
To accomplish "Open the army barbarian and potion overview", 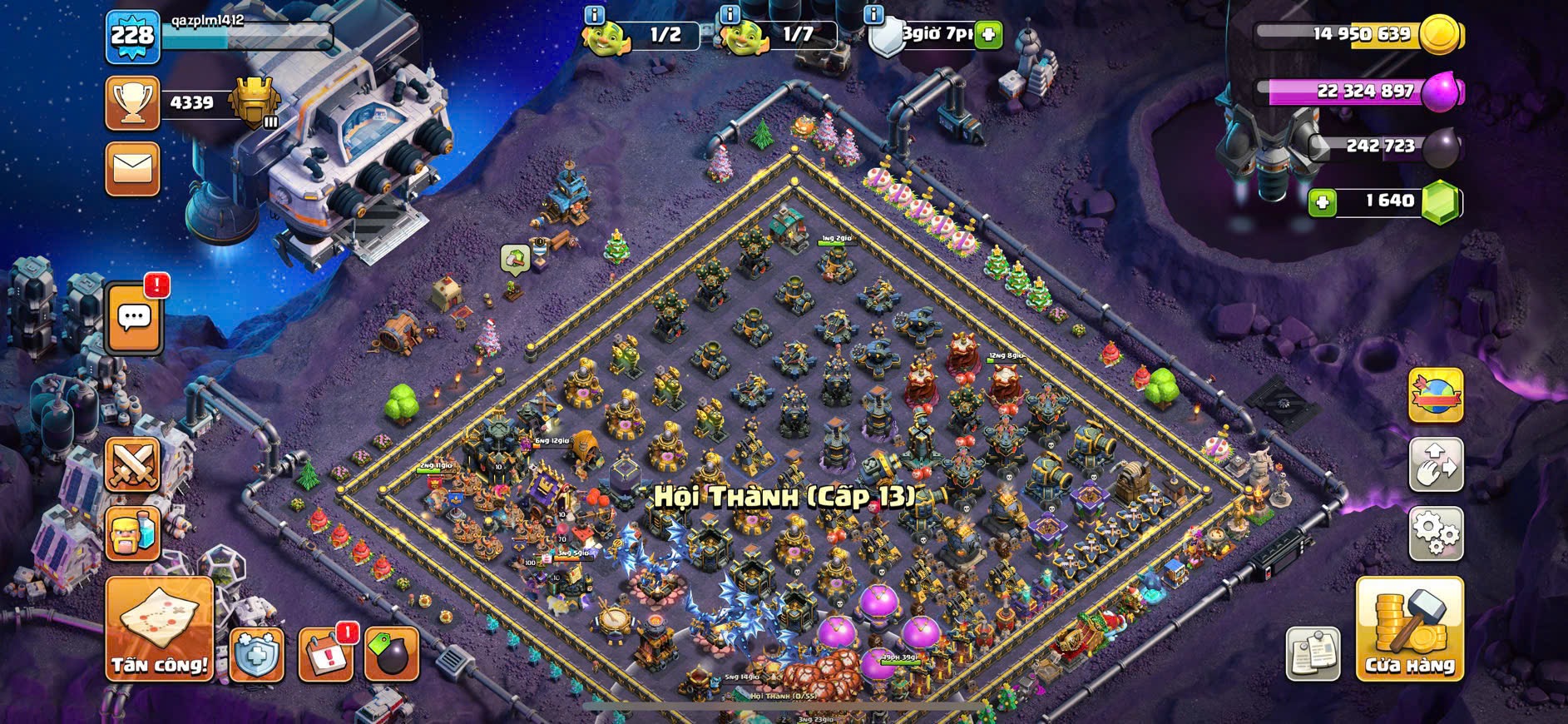I will coord(133,533).
